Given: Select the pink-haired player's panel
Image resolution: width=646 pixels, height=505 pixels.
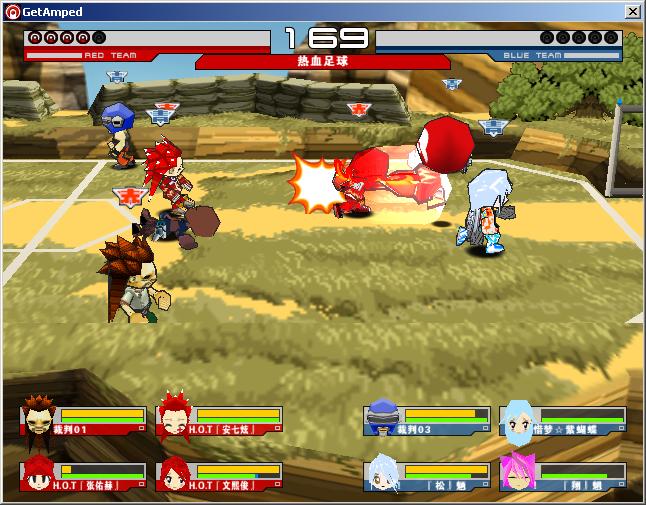Looking at the screenshot, I should [x=564, y=476].
